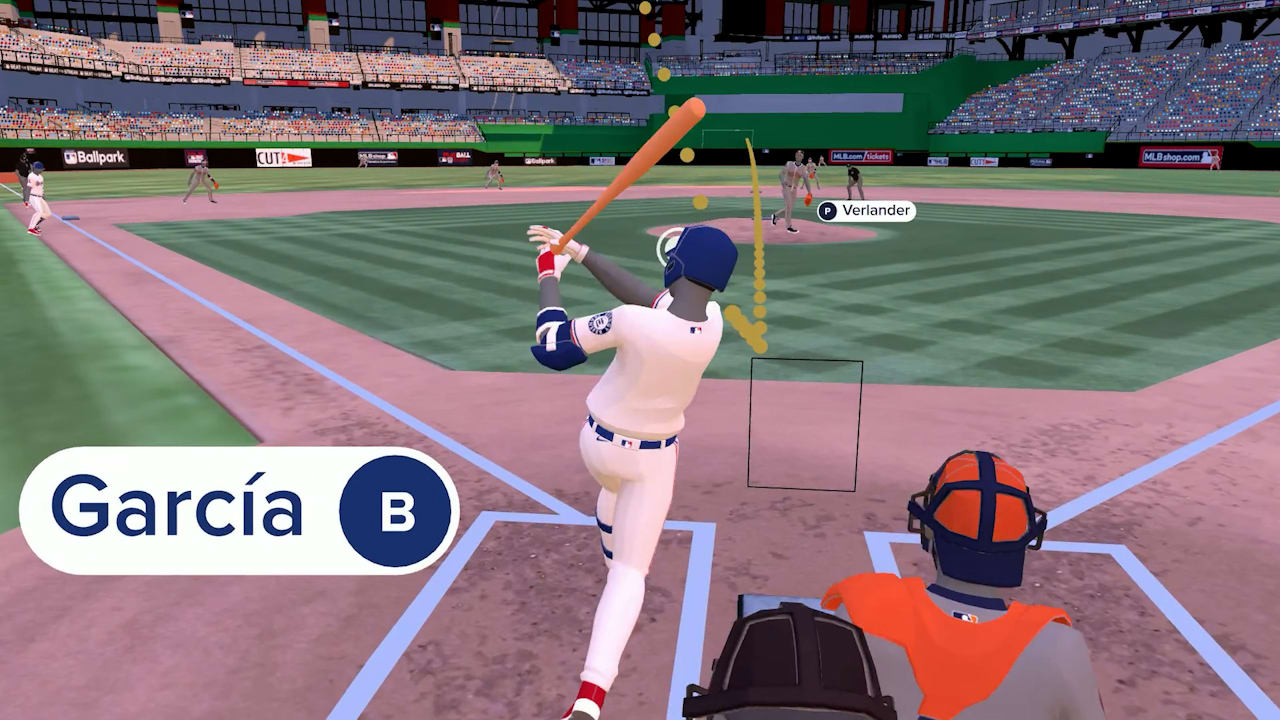Image resolution: width=1280 pixels, height=720 pixels.
Task: Click the P pitcher position icon beside Verlander
Action: 826,211
